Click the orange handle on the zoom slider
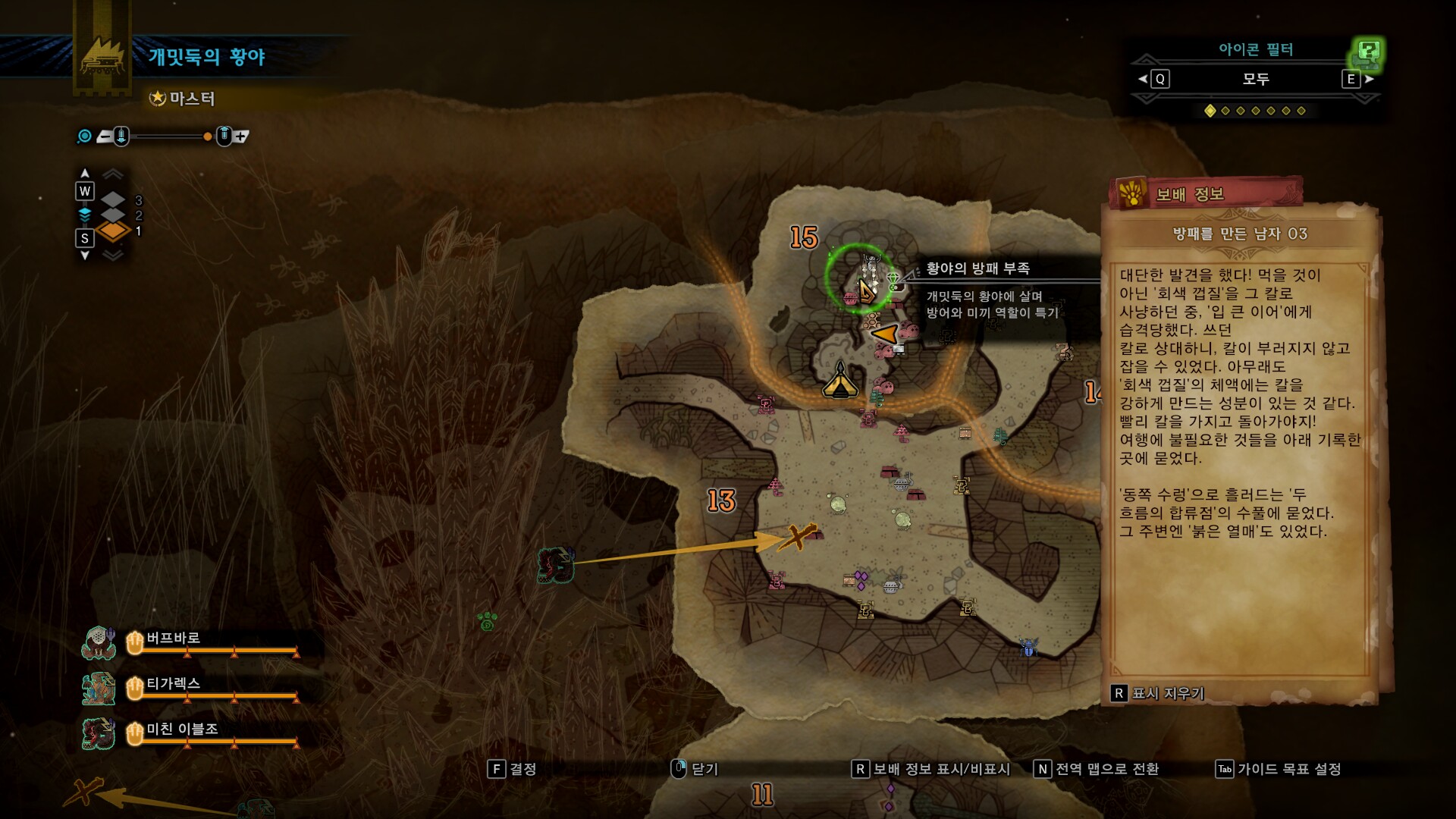Image resolution: width=1456 pixels, height=819 pixels. point(207,136)
